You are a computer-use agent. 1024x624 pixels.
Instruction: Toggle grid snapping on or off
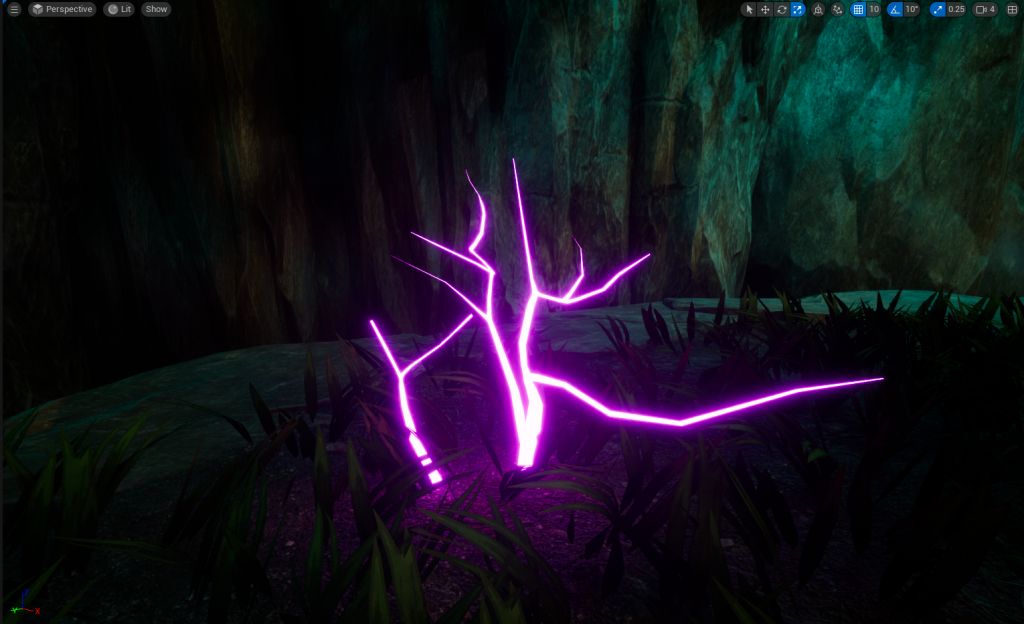[x=857, y=9]
